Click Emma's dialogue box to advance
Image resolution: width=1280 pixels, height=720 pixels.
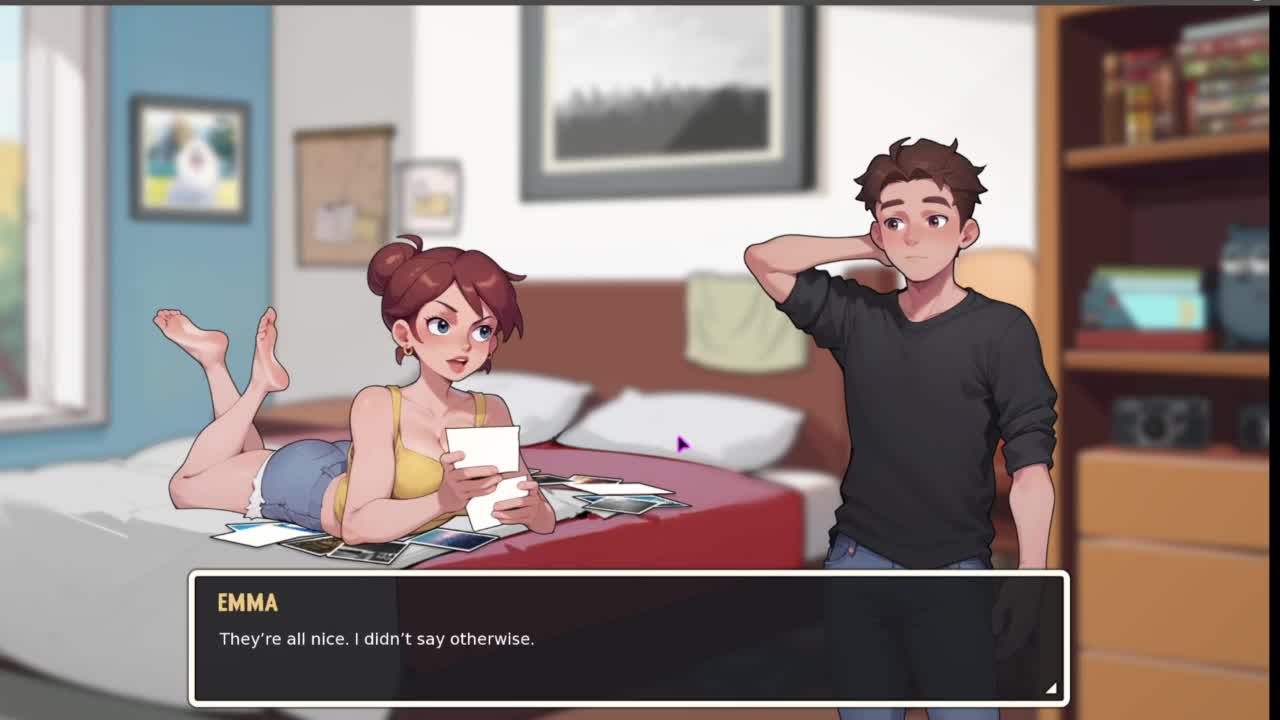pos(628,638)
